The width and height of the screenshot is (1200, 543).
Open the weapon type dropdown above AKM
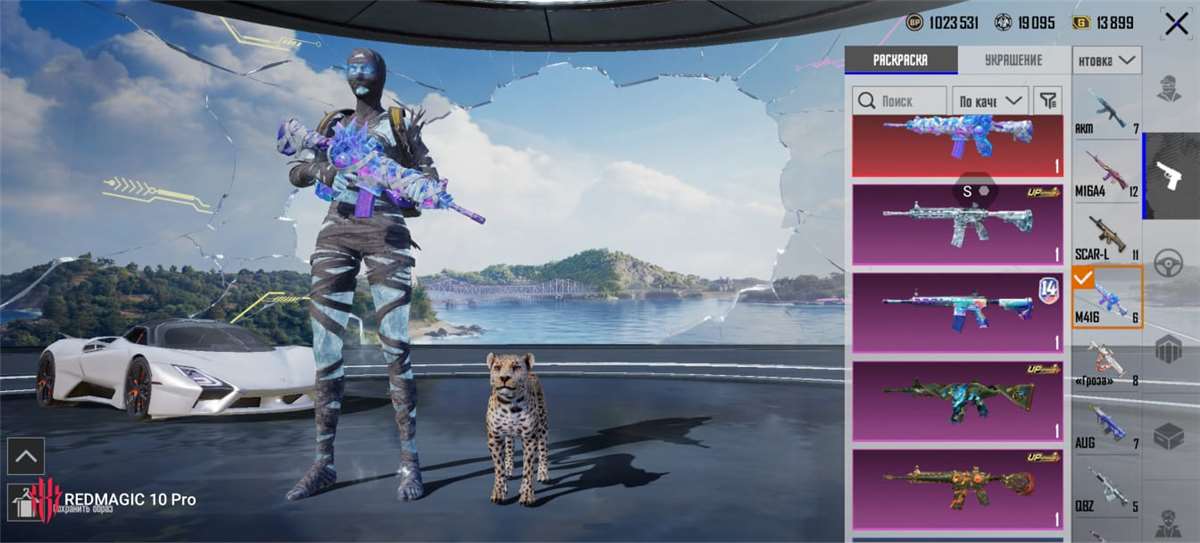click(x=1107, y=61)
